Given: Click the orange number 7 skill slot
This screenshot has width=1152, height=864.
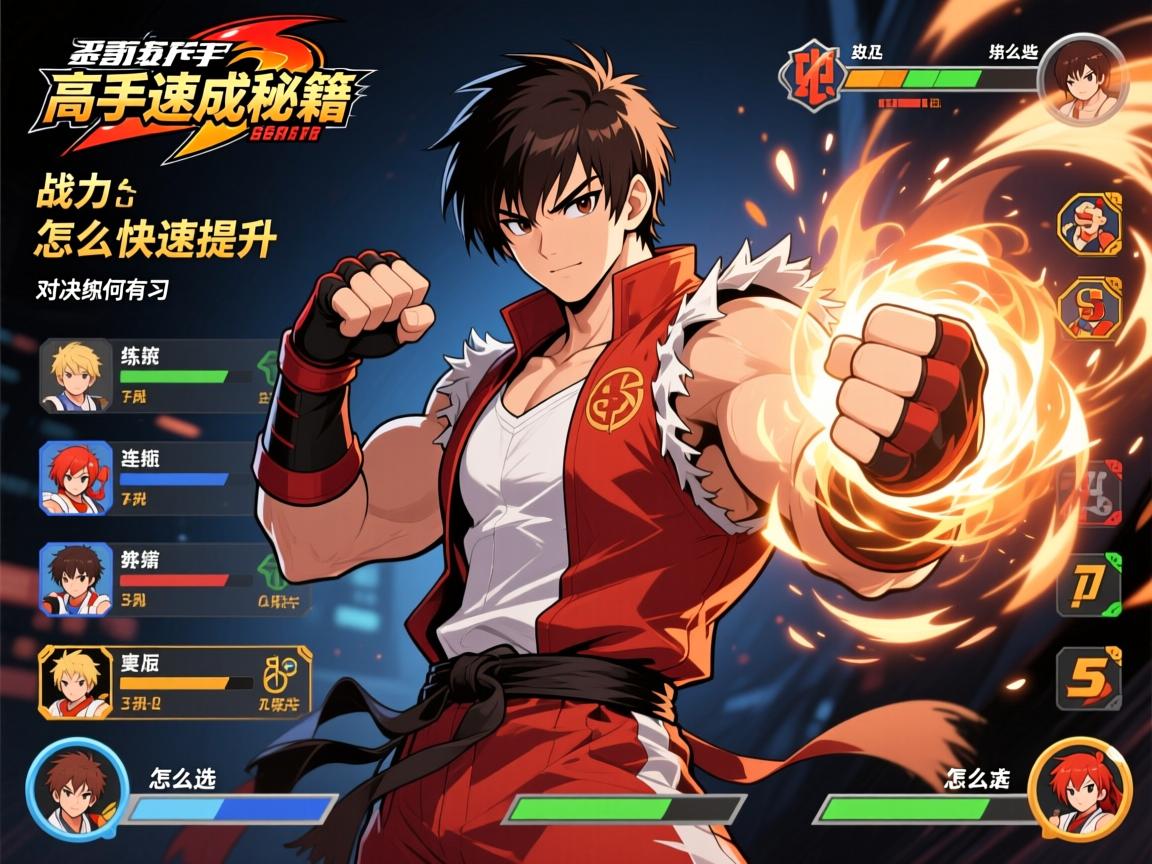Looking at the screenshot, I should (x=1089, y=584).
